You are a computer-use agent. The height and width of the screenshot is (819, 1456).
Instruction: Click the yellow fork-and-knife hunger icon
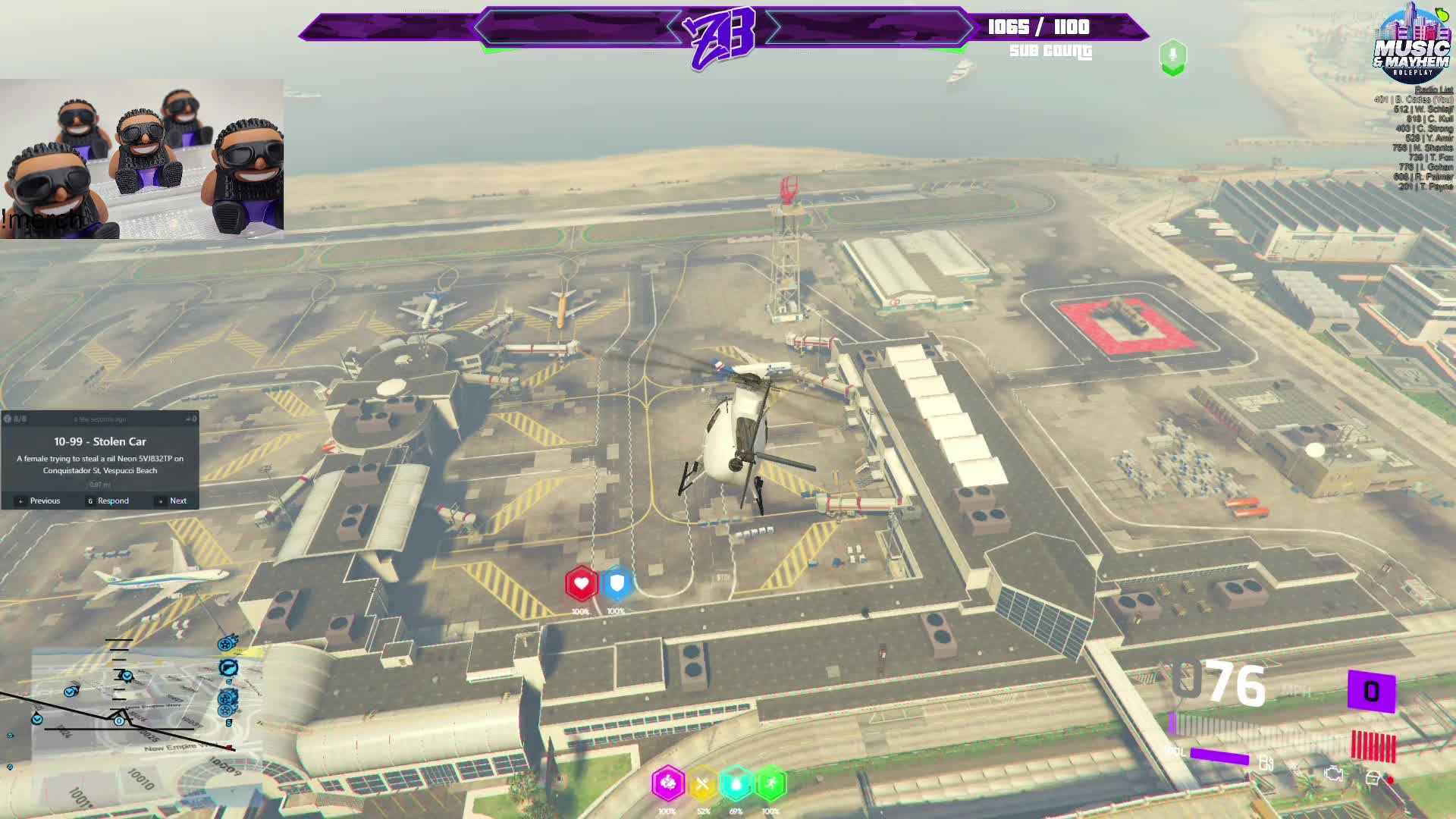tap(702, 783)
